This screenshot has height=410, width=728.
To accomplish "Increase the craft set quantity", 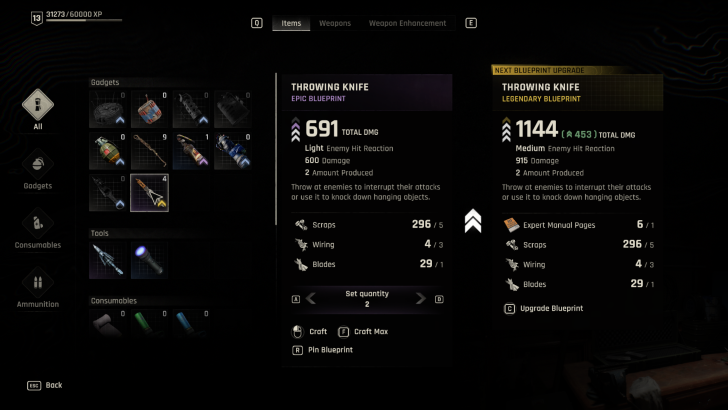I will pyautogui.click(x=421, y=298).
